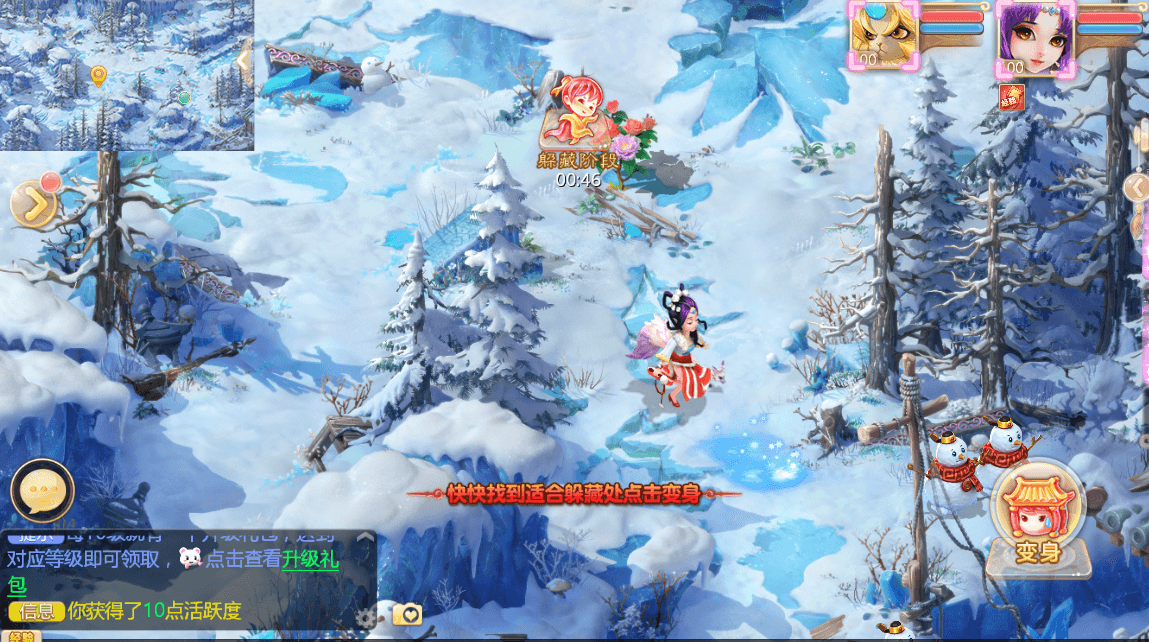
Task: Expand the chat log with the up arrow
Action: [x=365, y=537]
